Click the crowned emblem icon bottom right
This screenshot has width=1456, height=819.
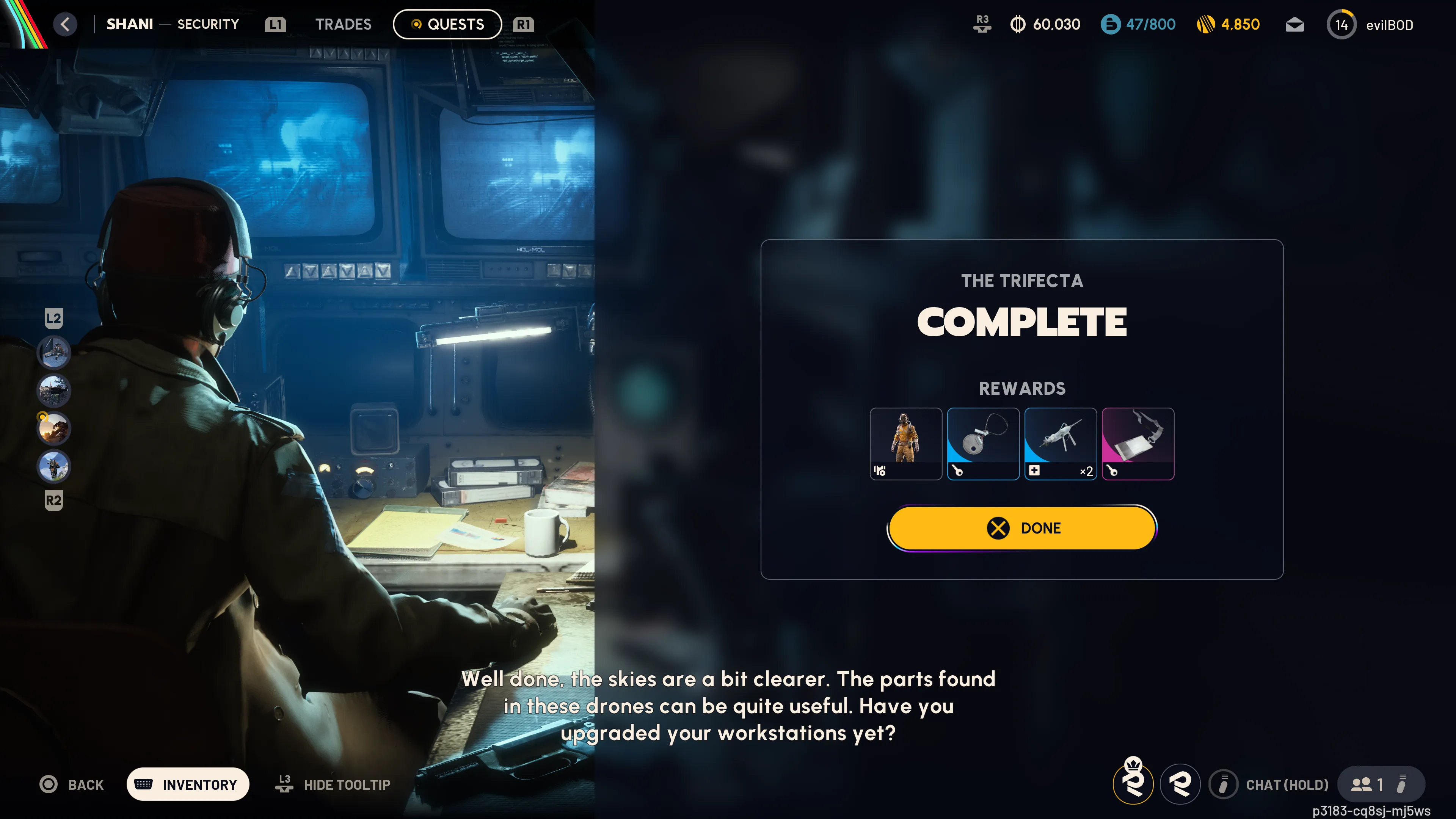click(1134, 784)
